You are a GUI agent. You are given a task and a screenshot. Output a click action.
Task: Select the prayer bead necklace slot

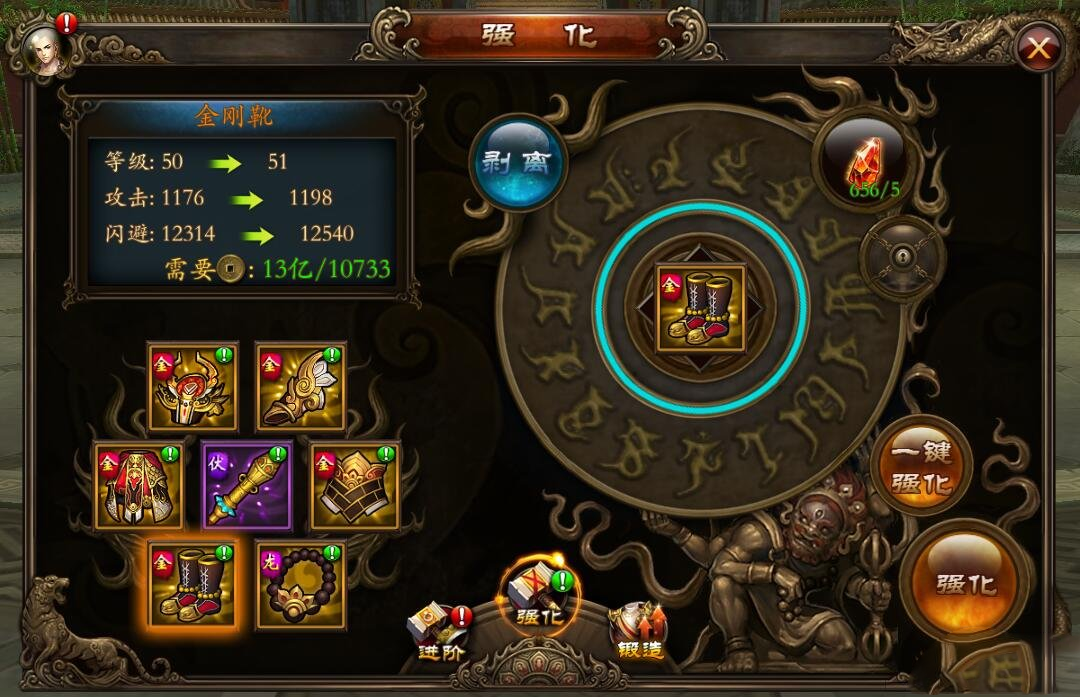point(301,585)
